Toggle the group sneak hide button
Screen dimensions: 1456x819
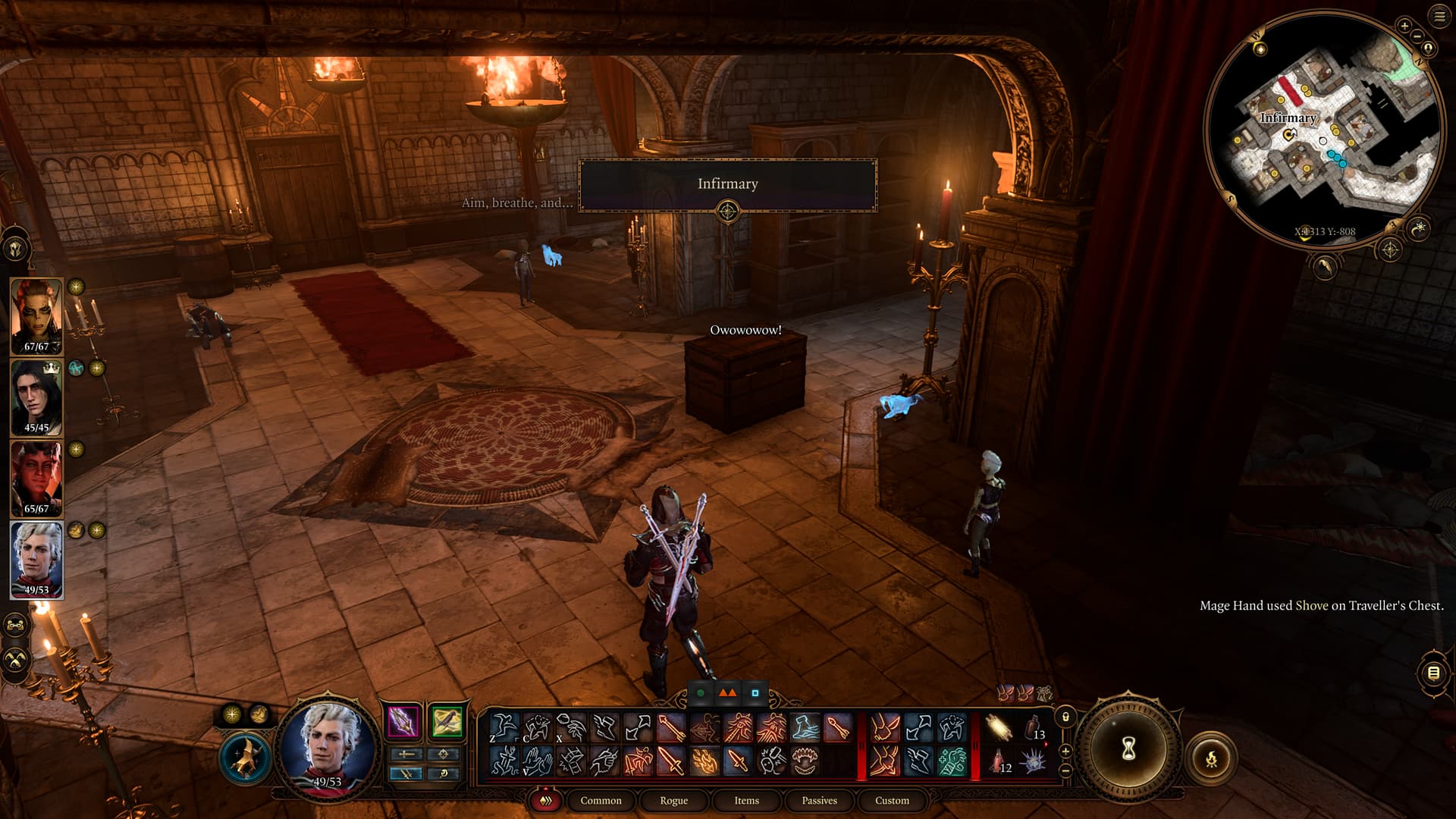click(17, 660)
